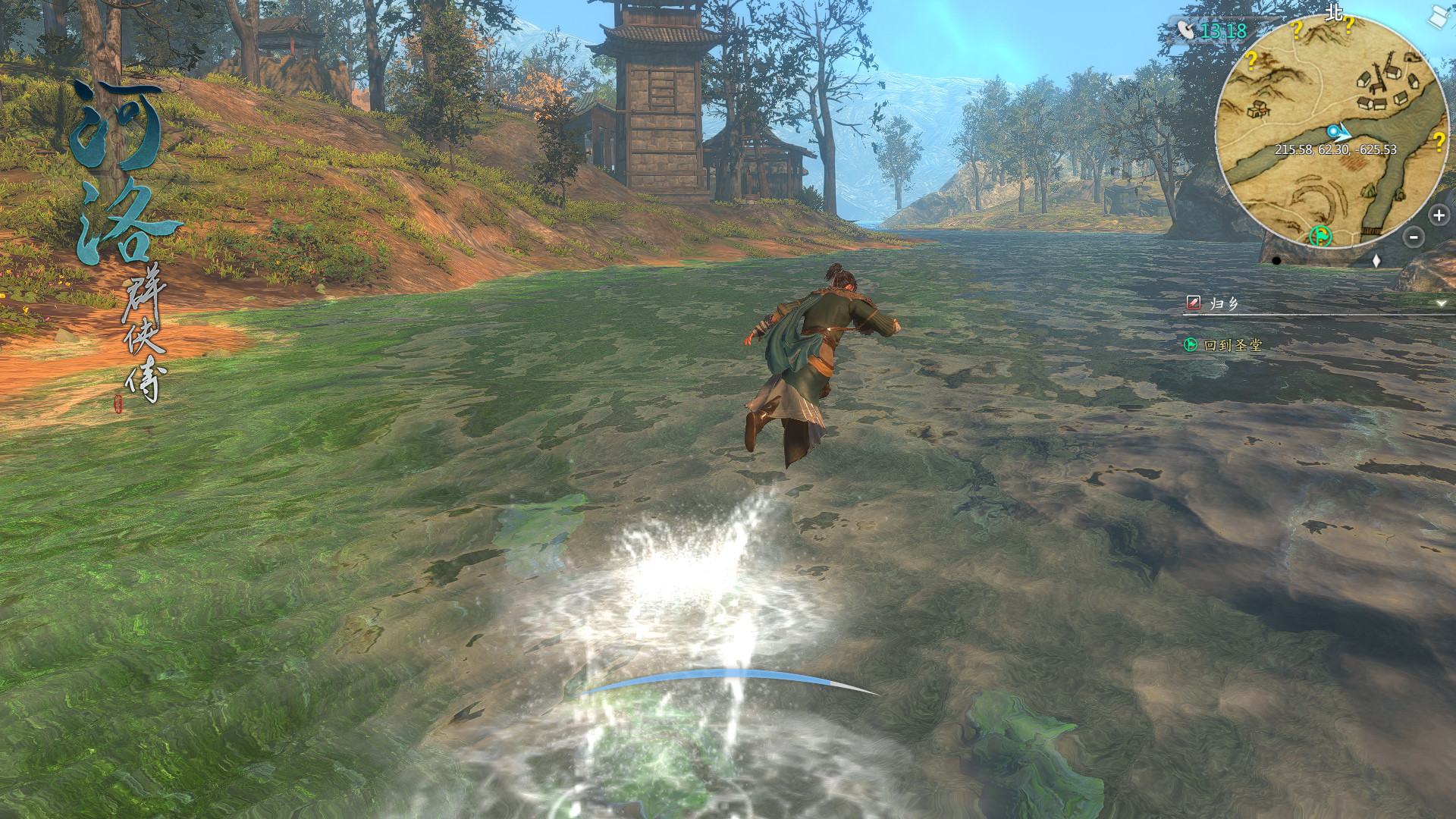Click the clock icon beside the 13:18 time

[1185, 30]
